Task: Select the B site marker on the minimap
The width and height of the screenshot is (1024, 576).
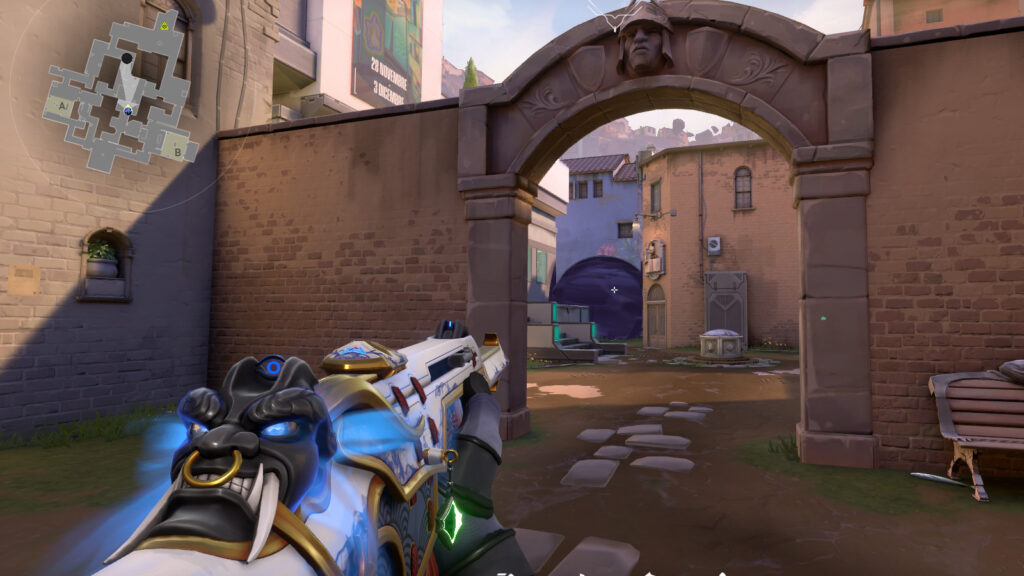Action: point(178,152)
